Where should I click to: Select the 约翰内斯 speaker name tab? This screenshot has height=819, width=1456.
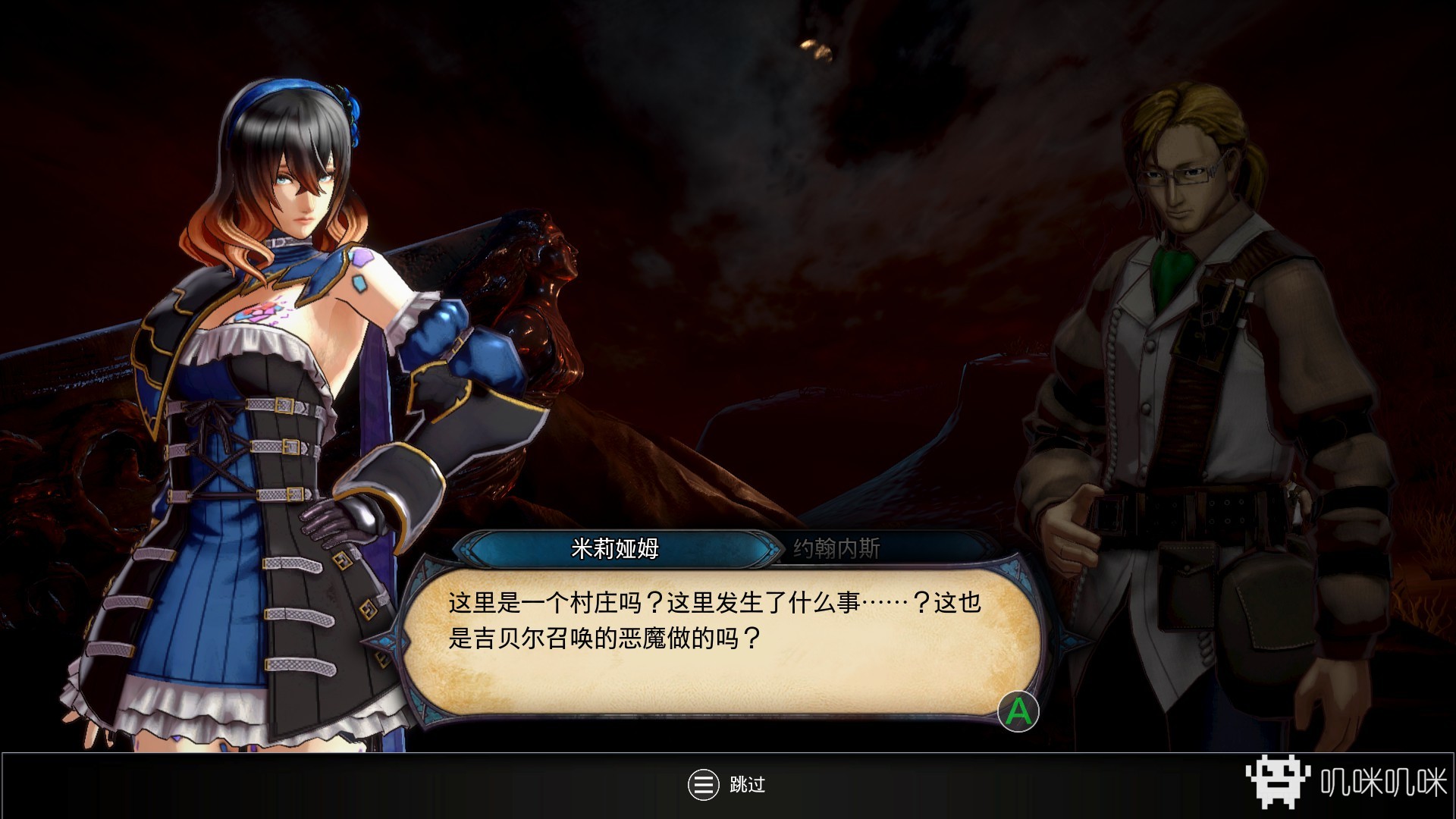(x=836, y=548)
